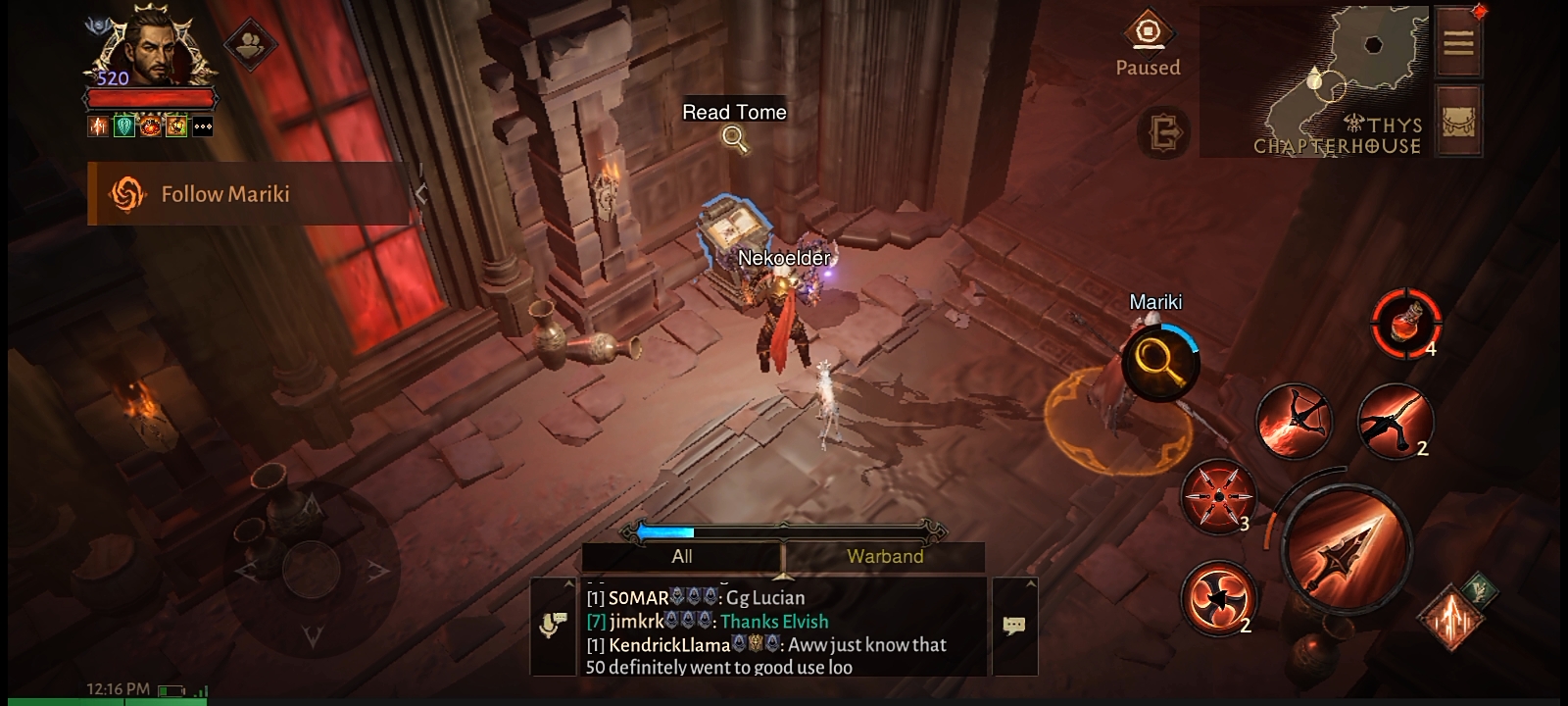Screen dimensions: 1568x706
Task: Open the chat message bubble button
Action: point(1014,626)
